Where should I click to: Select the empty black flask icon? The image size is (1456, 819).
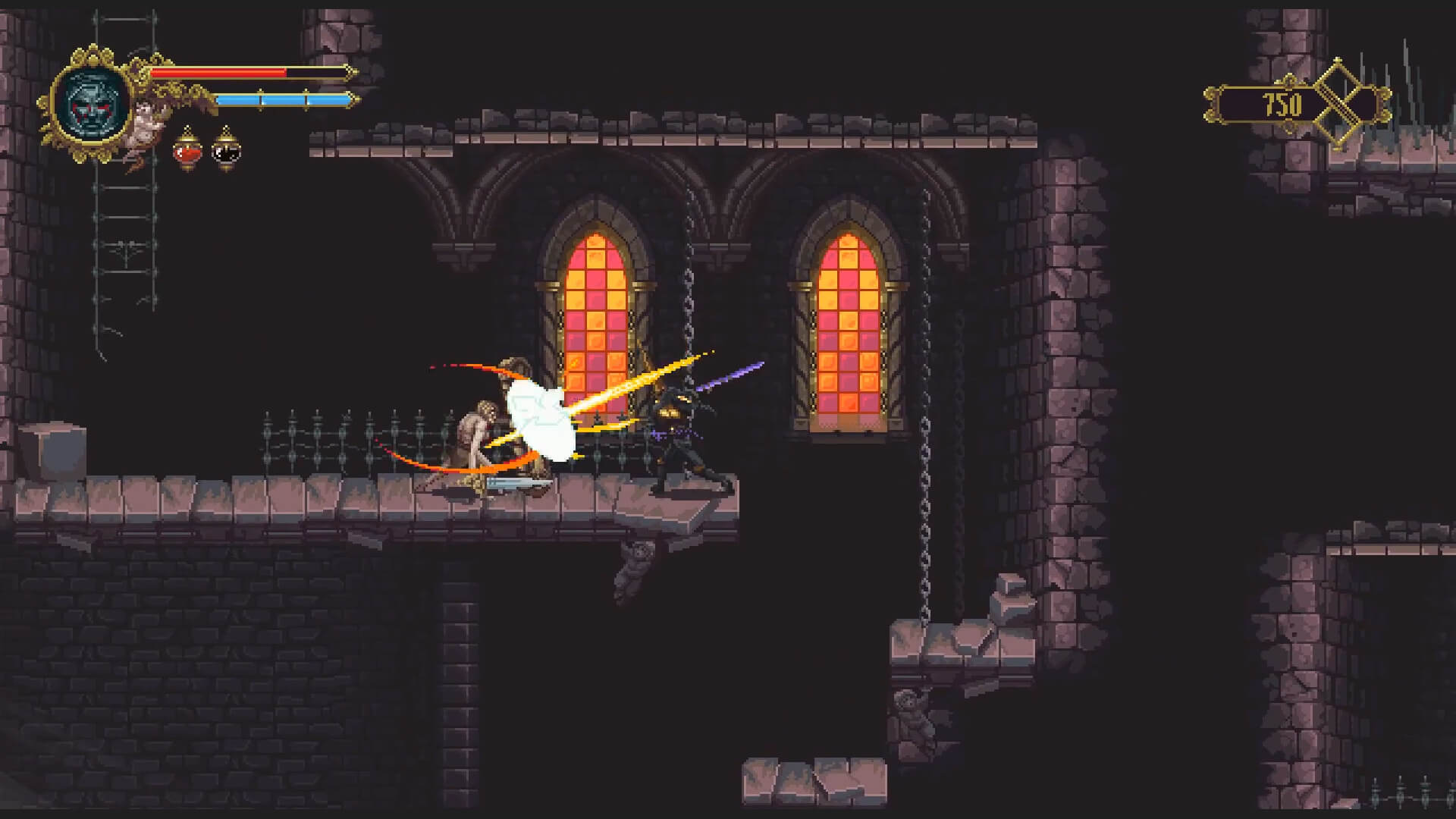225,152
